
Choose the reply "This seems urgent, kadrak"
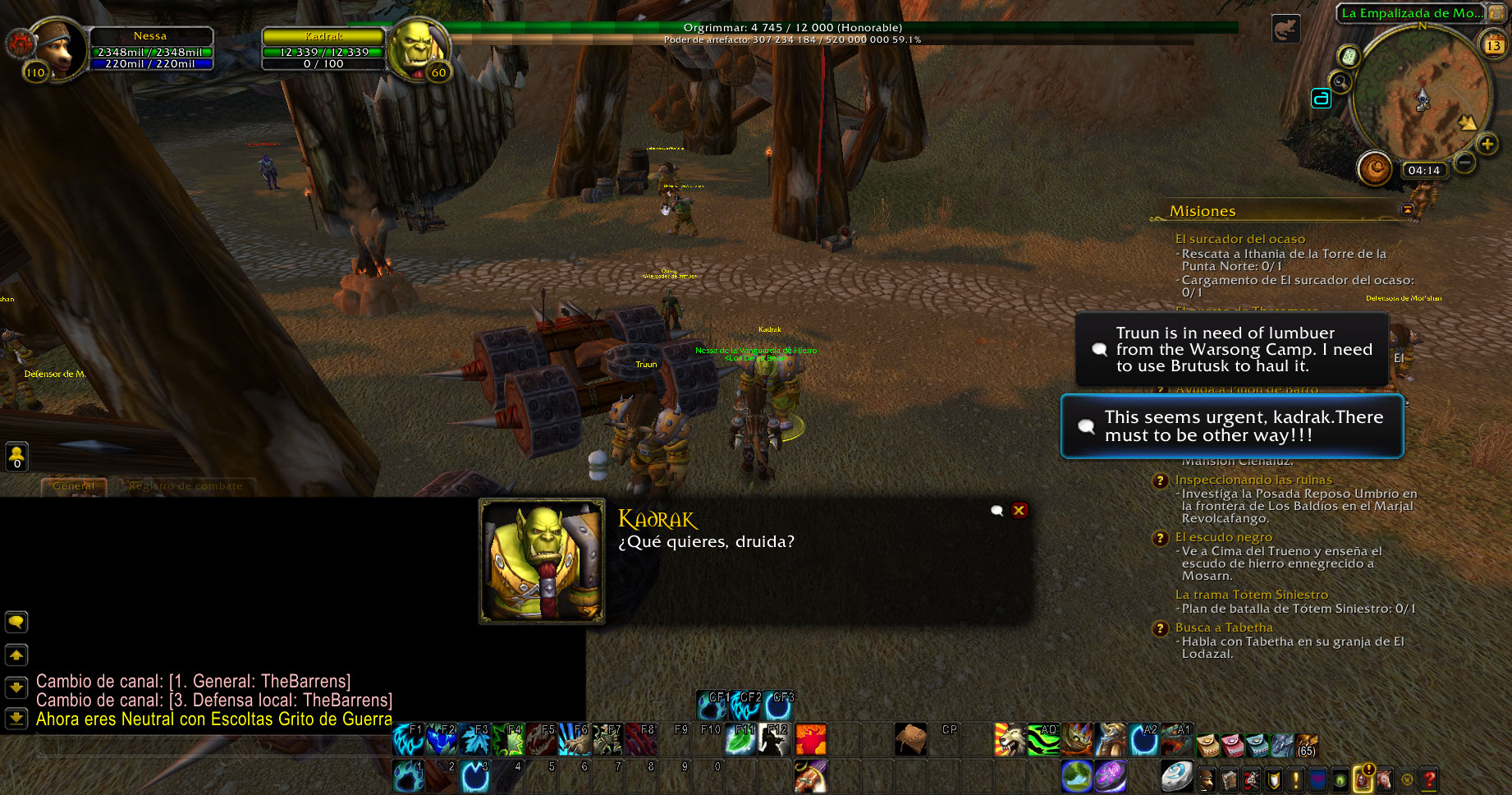[x=1231, y=426]
